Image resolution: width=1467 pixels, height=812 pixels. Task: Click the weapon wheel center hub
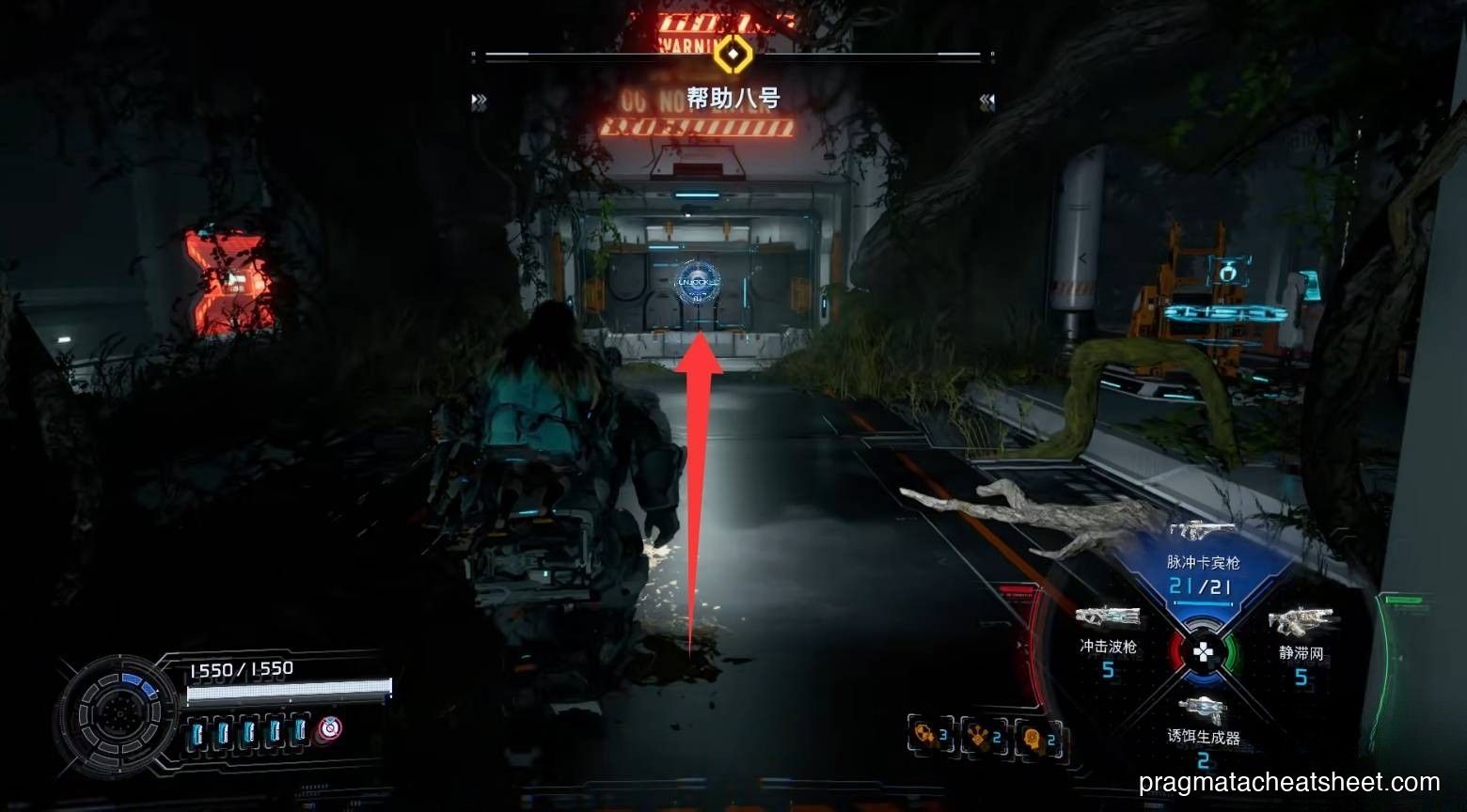click(x=1203, y=651)
